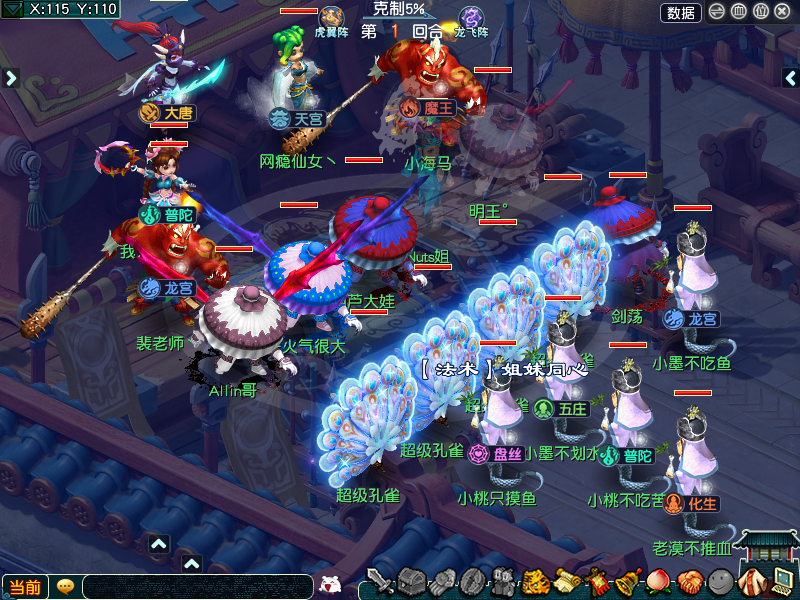Screen dimensions: 800x600
Task: Open the red banner flag icon
Action: [598, 580]
